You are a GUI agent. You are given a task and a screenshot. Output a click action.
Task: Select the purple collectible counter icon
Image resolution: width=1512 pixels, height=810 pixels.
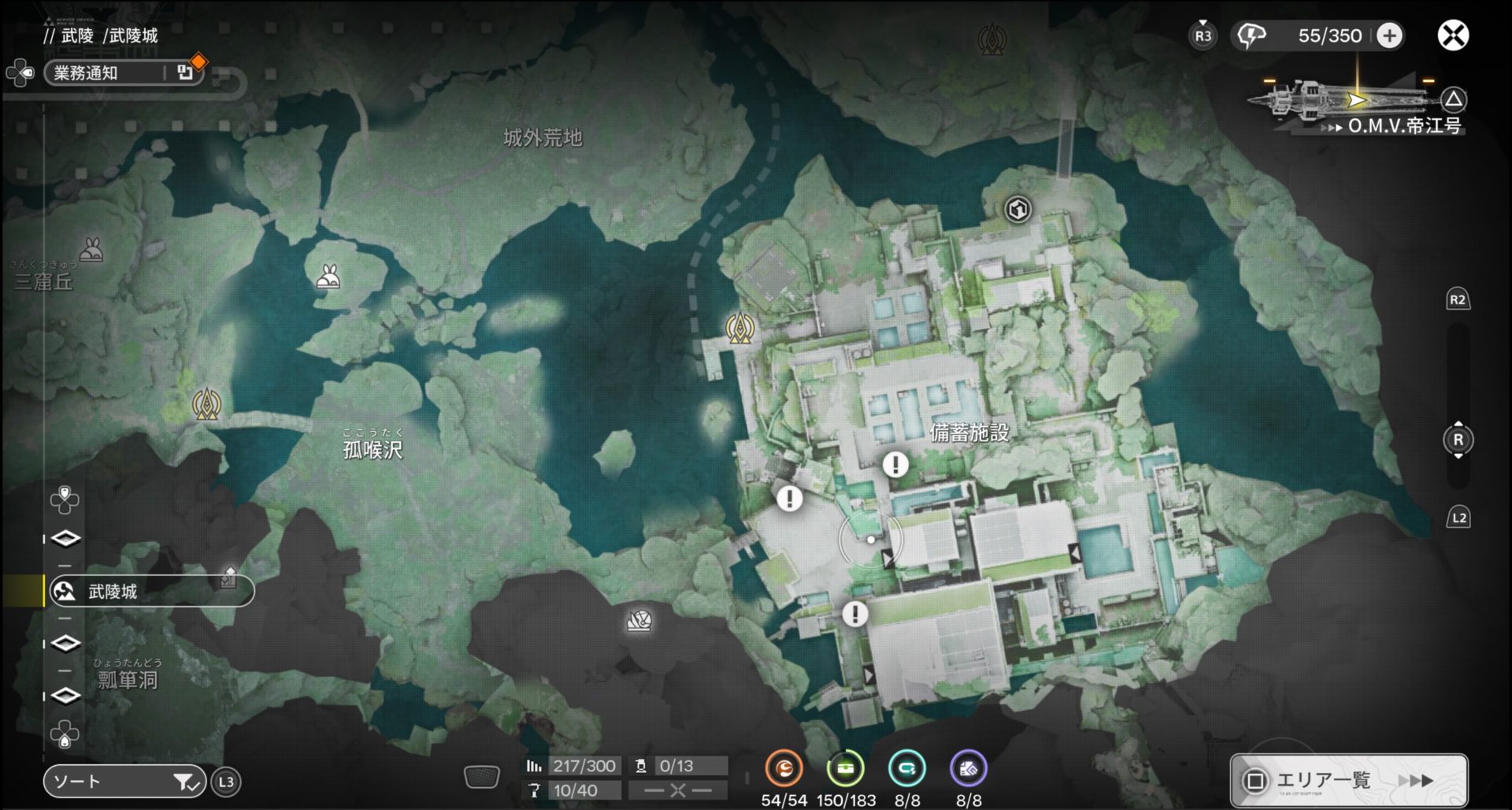(969, 768)
